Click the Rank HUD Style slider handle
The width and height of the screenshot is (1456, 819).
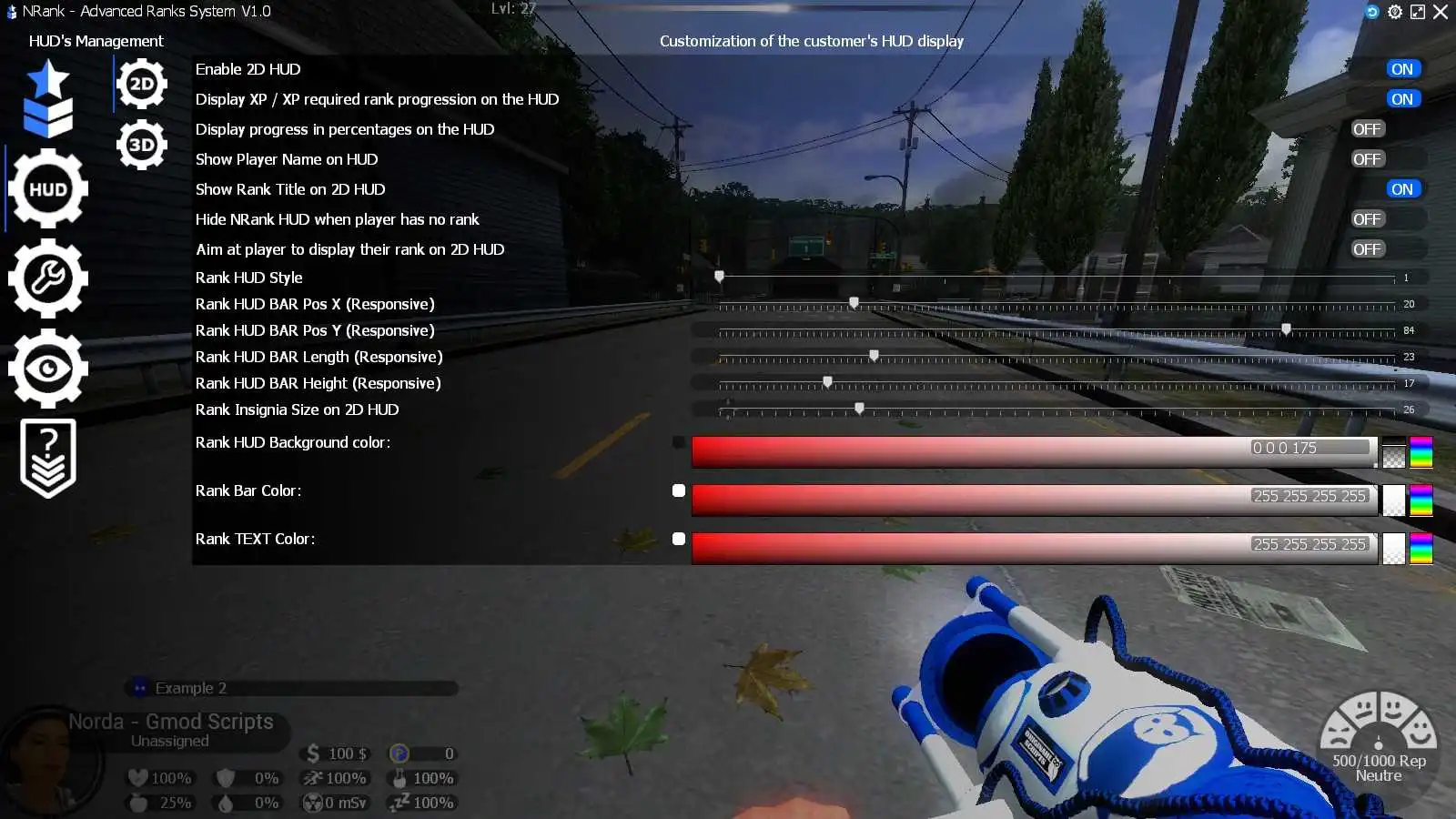[x=720, y=277]
